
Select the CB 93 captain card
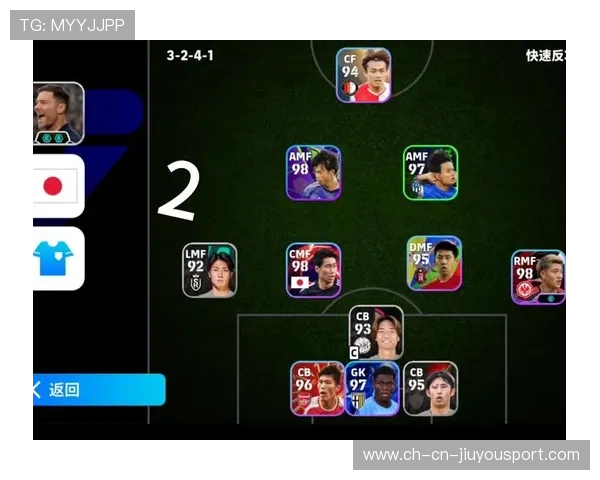coord(375,332)
